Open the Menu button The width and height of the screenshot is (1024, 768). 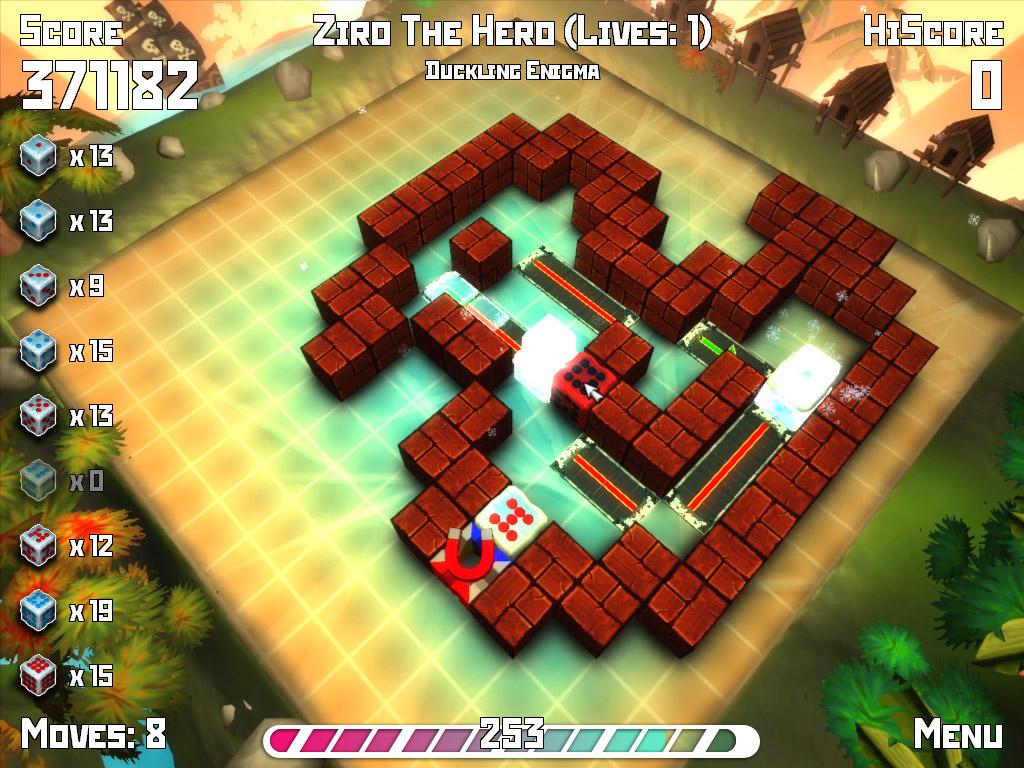click(957, 734)
